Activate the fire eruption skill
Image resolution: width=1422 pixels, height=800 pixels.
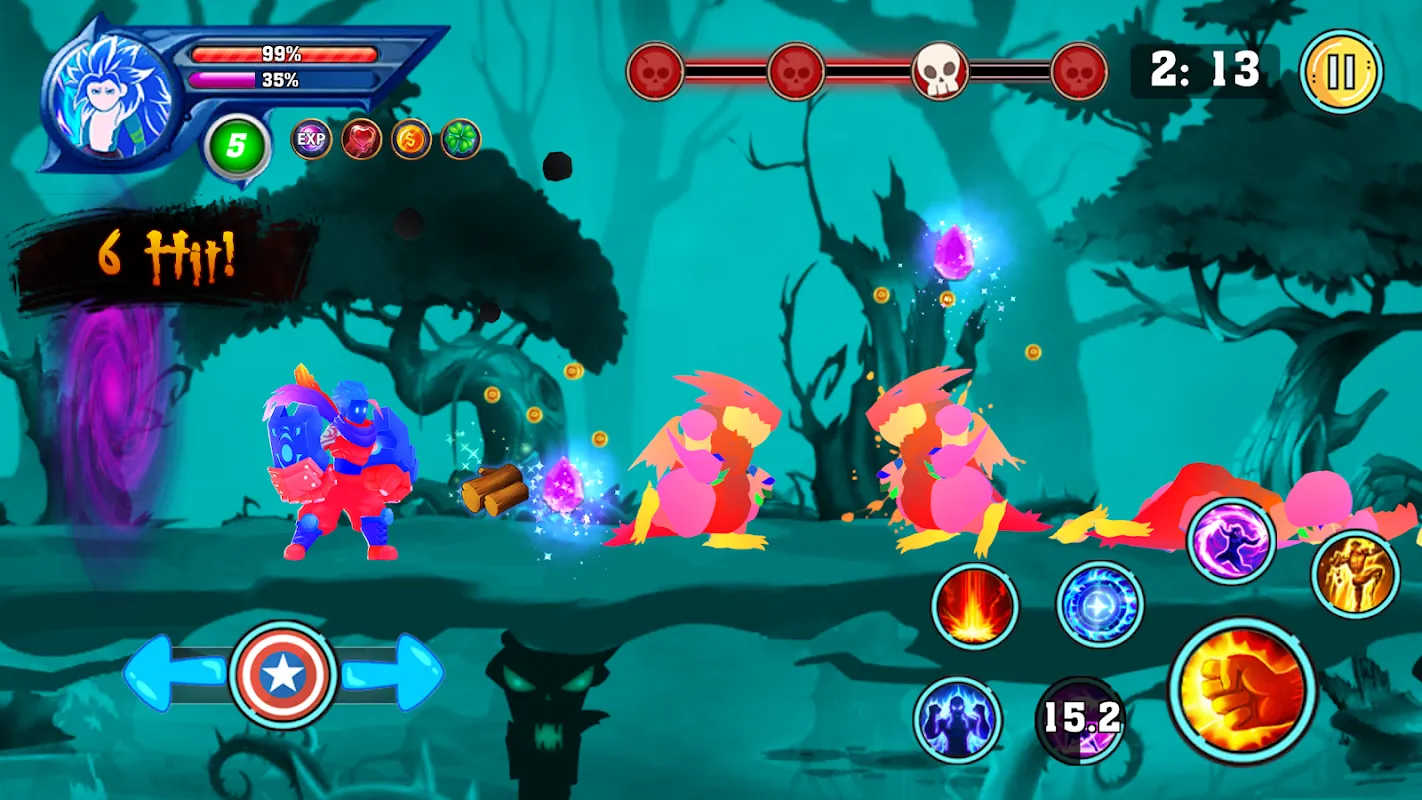[x=975, y=606]
